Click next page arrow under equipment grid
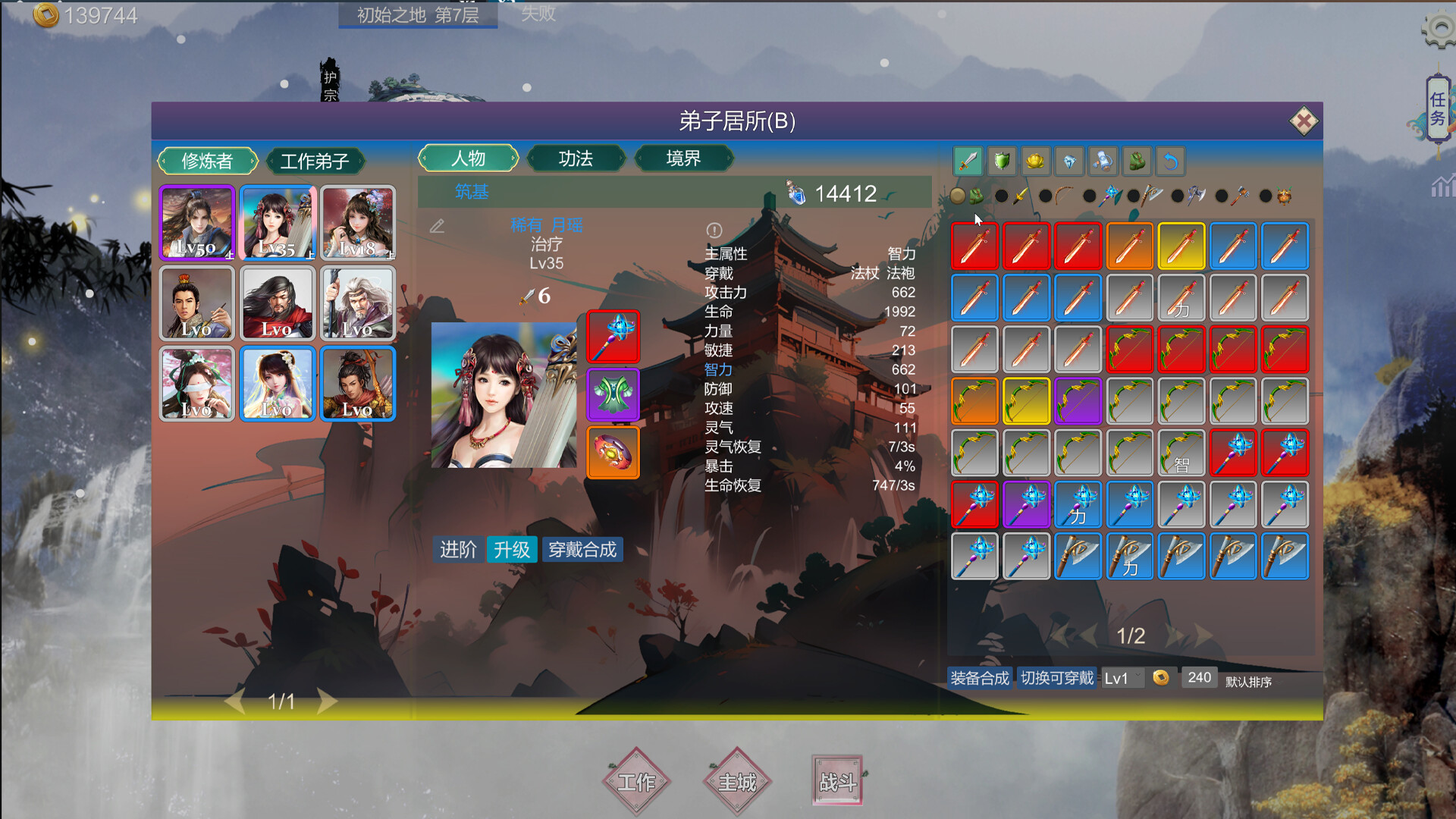 1200,637
